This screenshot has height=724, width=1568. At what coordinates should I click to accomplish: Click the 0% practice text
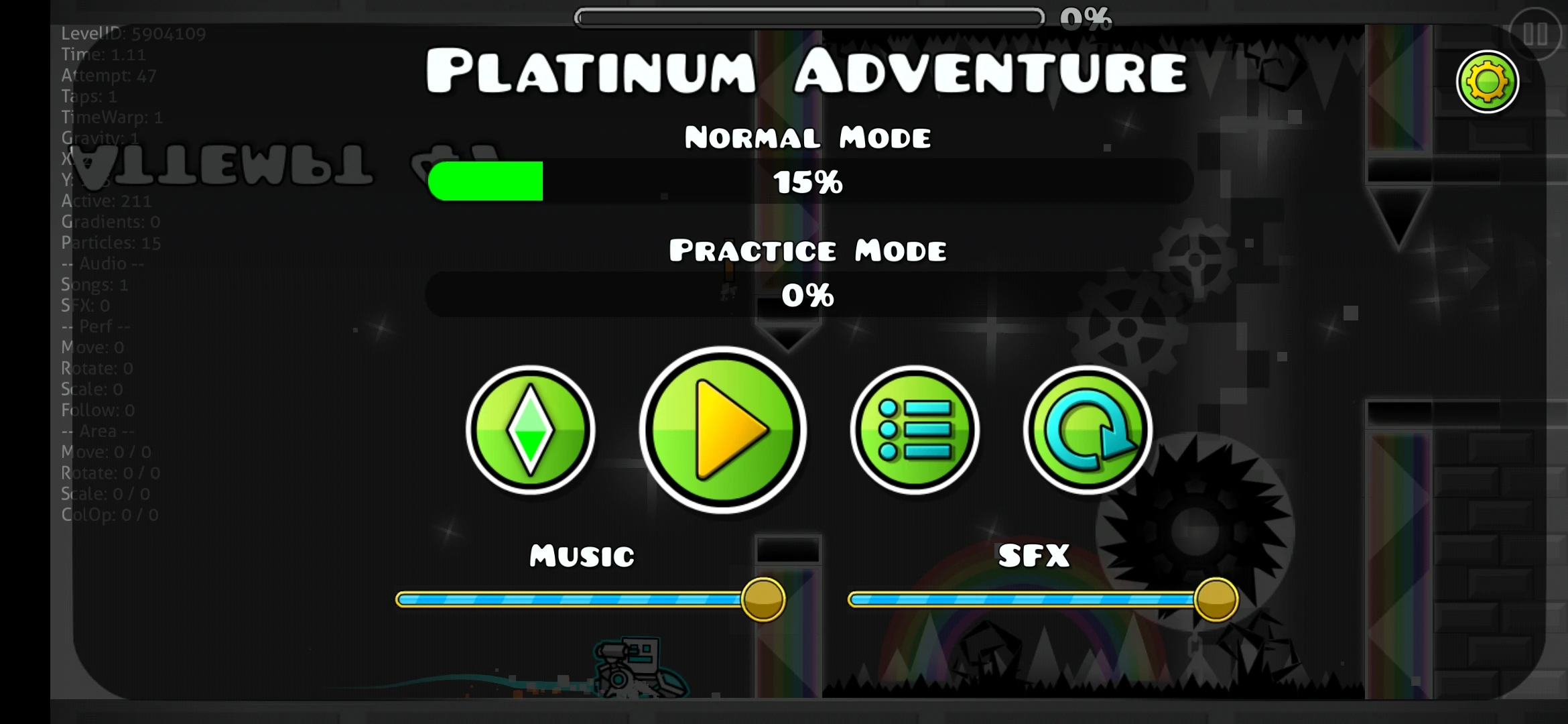pyautogui.click(x=809, y=295)
